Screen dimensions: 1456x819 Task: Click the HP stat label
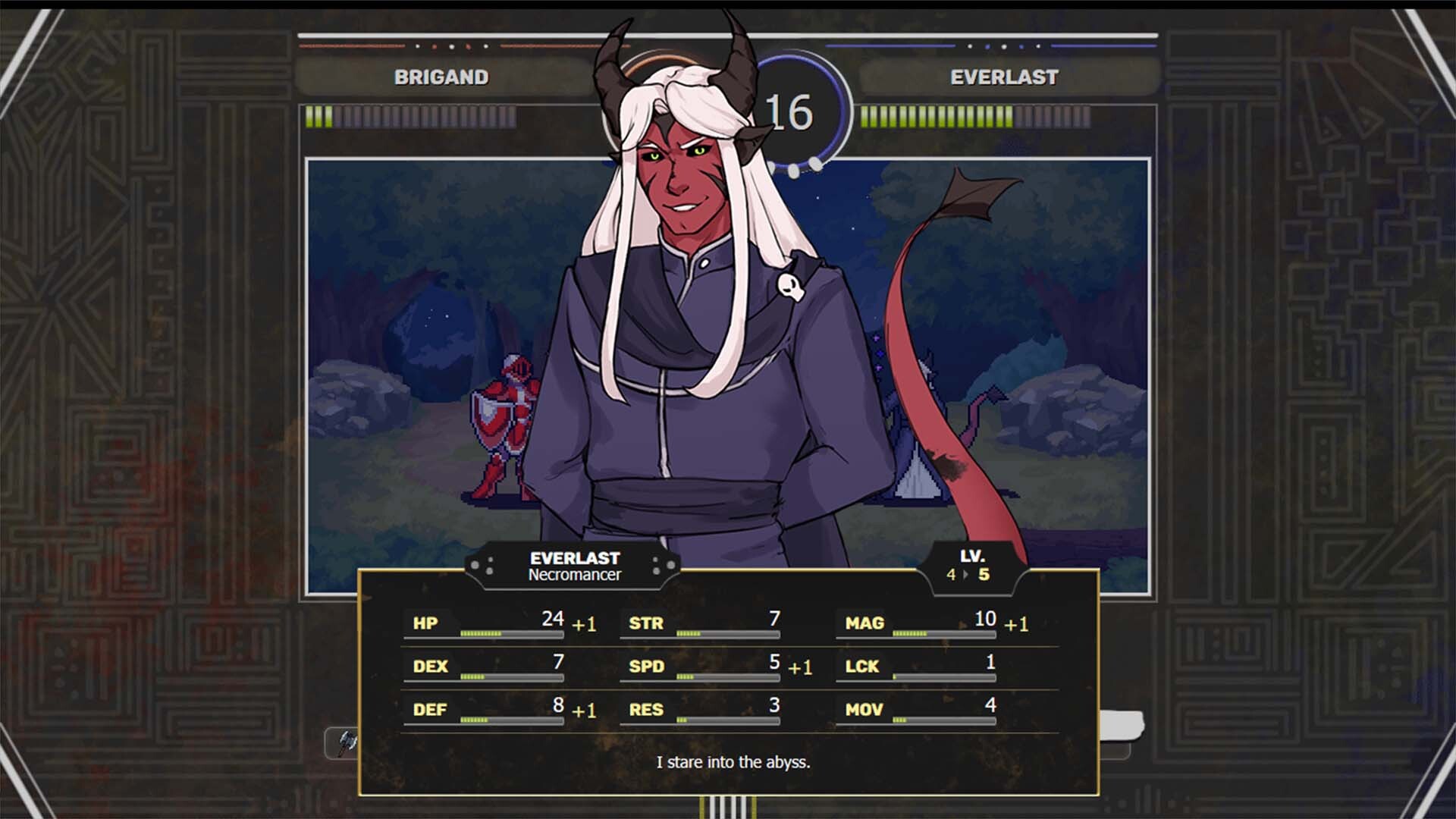(x=425, y=624)
